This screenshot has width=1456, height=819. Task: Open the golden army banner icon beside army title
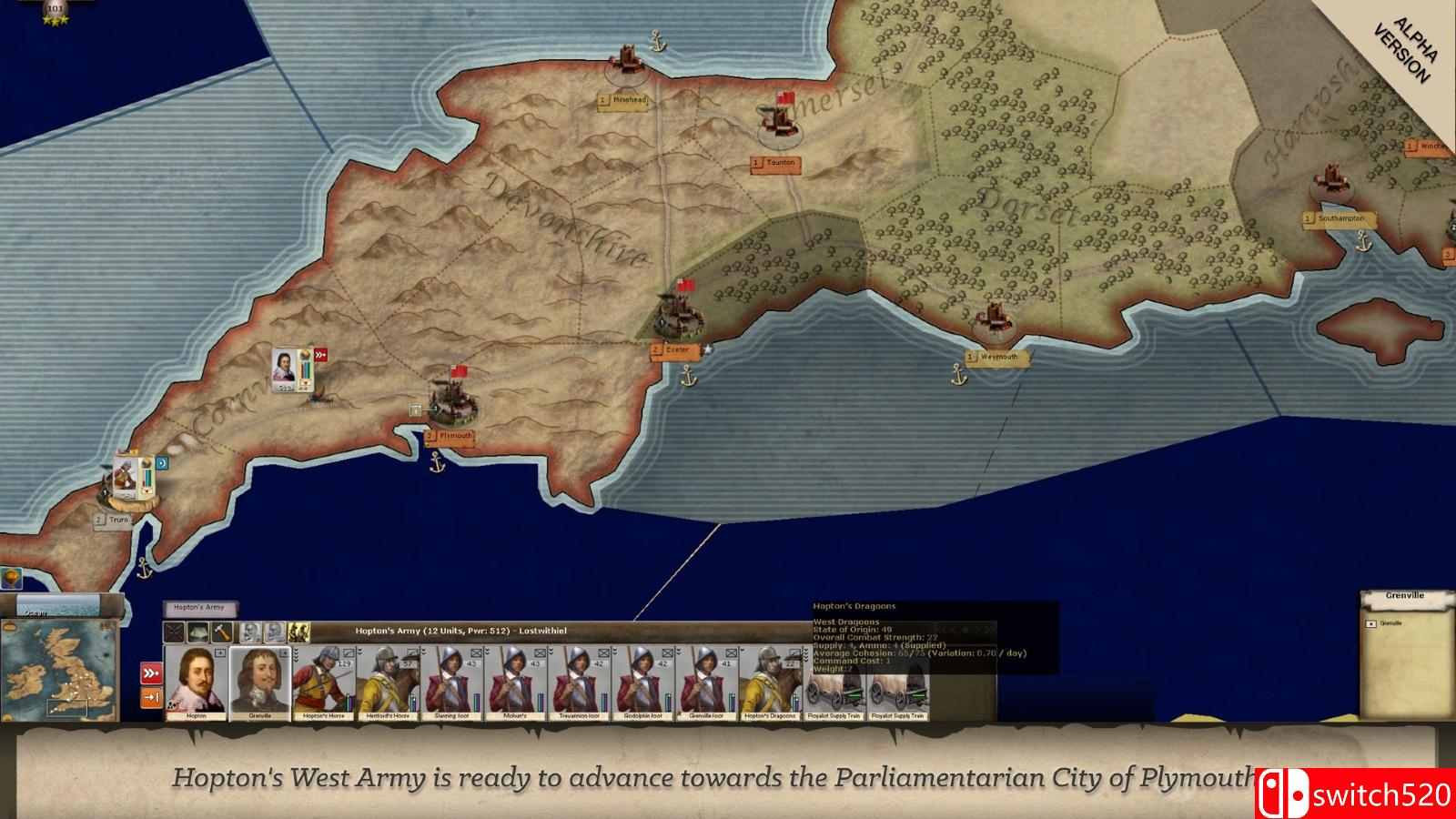[298, 631]
